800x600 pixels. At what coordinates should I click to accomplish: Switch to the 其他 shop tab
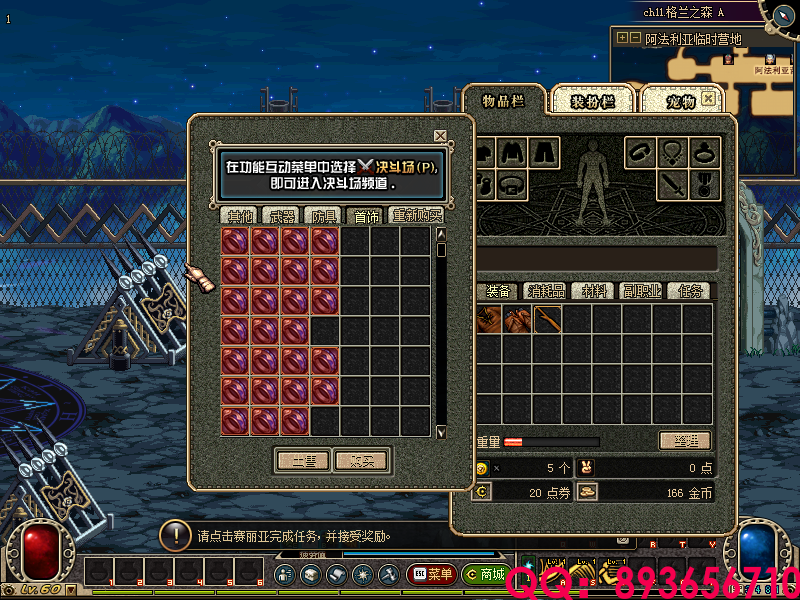(240, 215)
